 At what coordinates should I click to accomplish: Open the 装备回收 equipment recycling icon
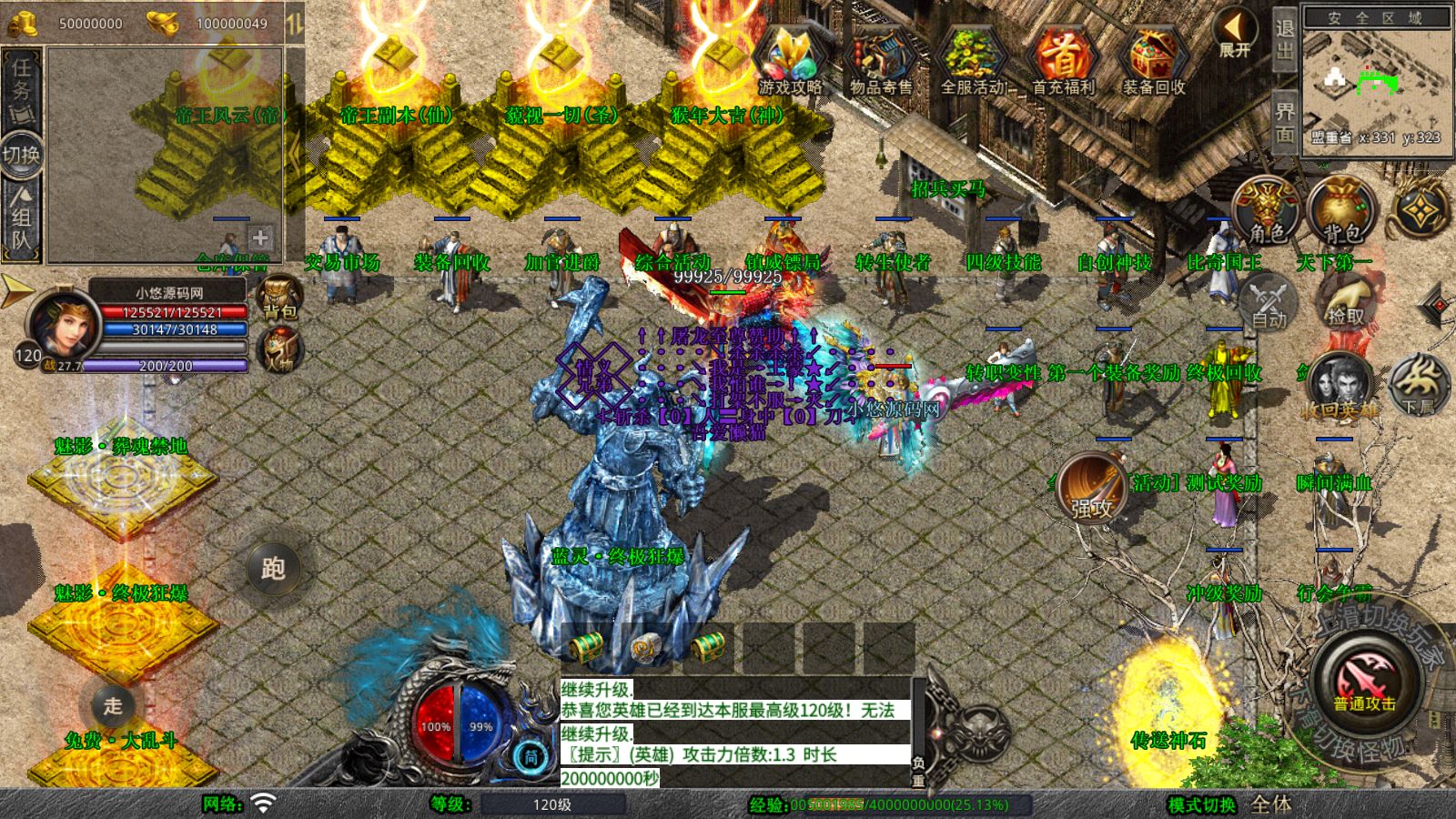click(1154, 60)
